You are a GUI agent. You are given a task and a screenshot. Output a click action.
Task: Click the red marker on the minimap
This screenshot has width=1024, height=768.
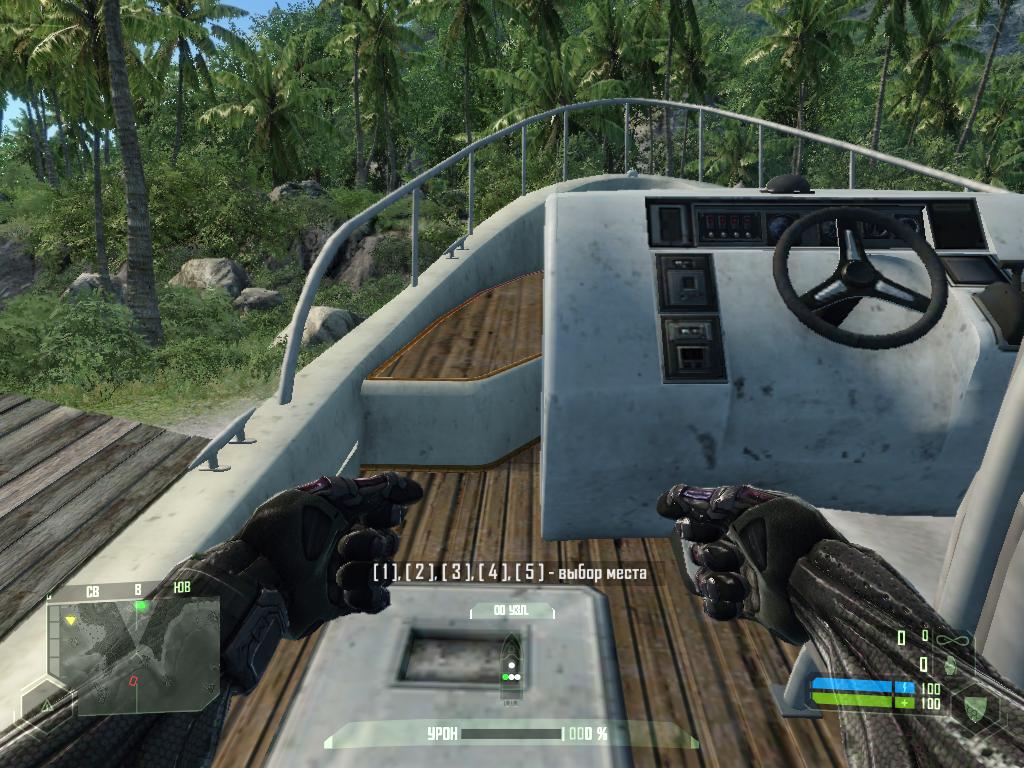pyautogui.click(x=132, y=680)
